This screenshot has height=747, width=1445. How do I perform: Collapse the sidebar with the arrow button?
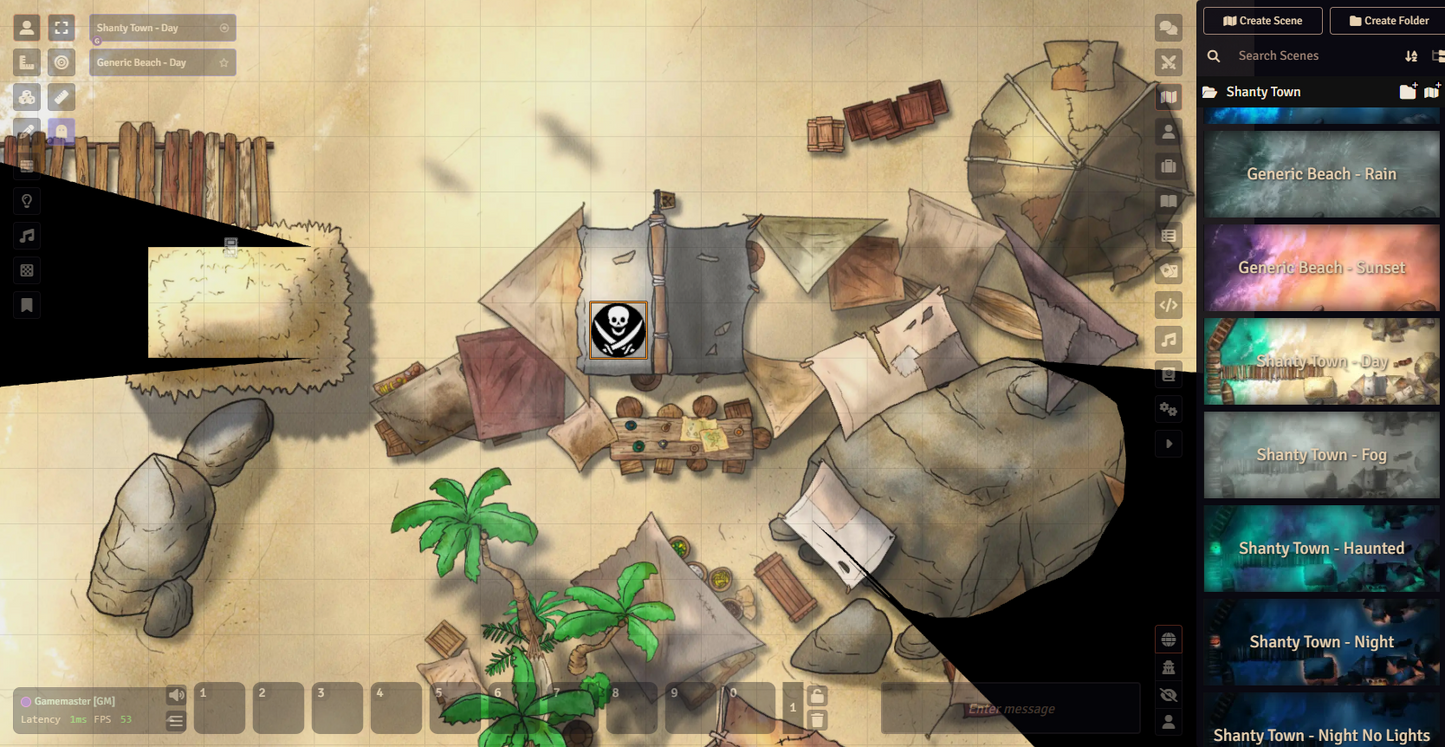coord(1168,443)
